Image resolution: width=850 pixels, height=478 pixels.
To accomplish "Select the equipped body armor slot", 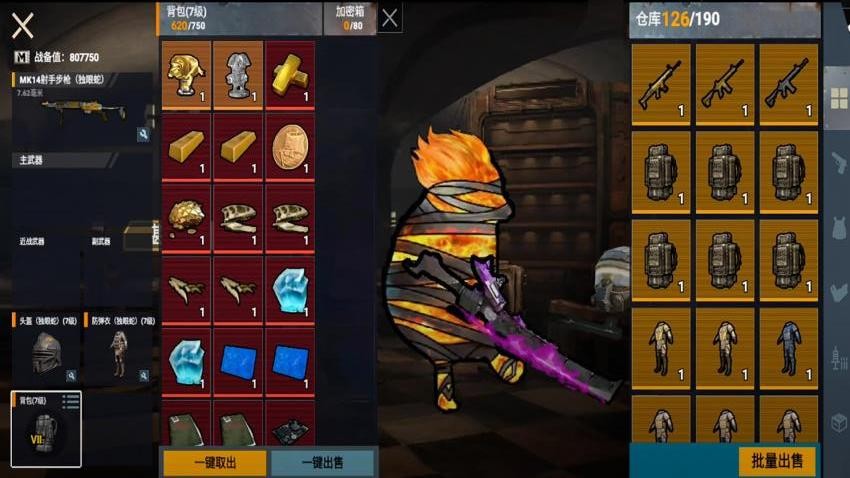I will pyautogui.click(x=119, y=352).
